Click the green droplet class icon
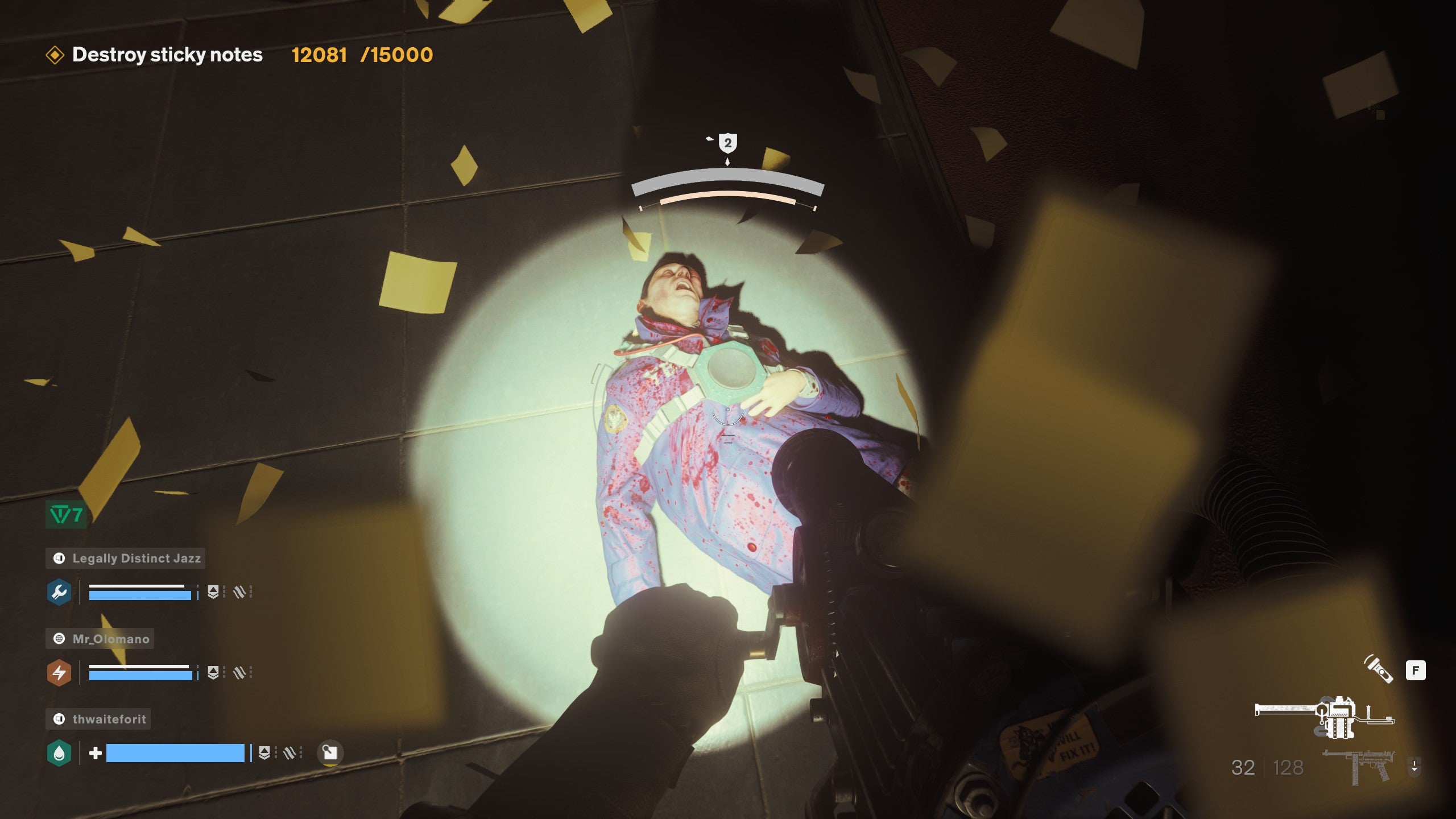This screenshot has height=819, width=1456. [59, 753]
